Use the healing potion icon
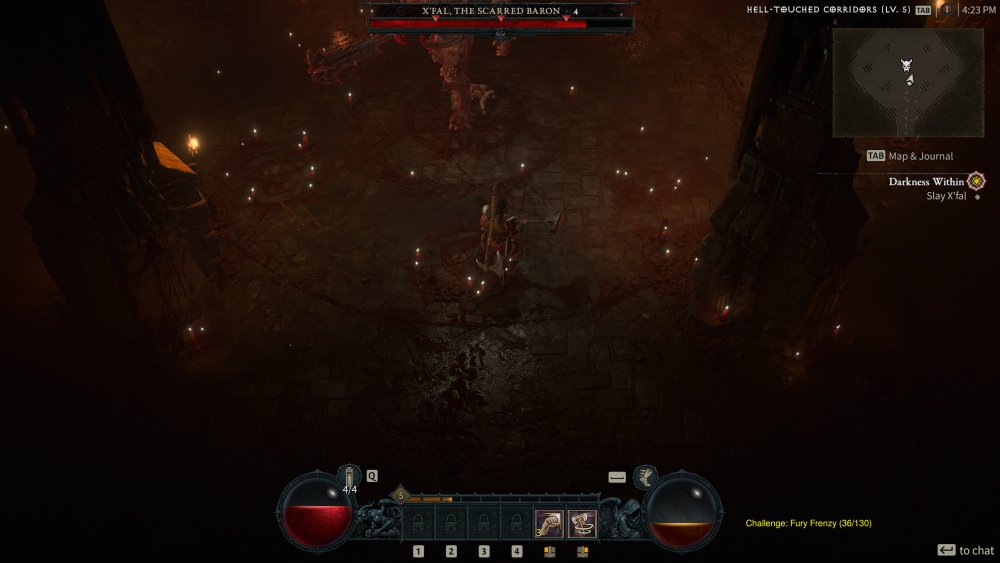The height and width of the screenshot is (563, 1000). [349, 476]
